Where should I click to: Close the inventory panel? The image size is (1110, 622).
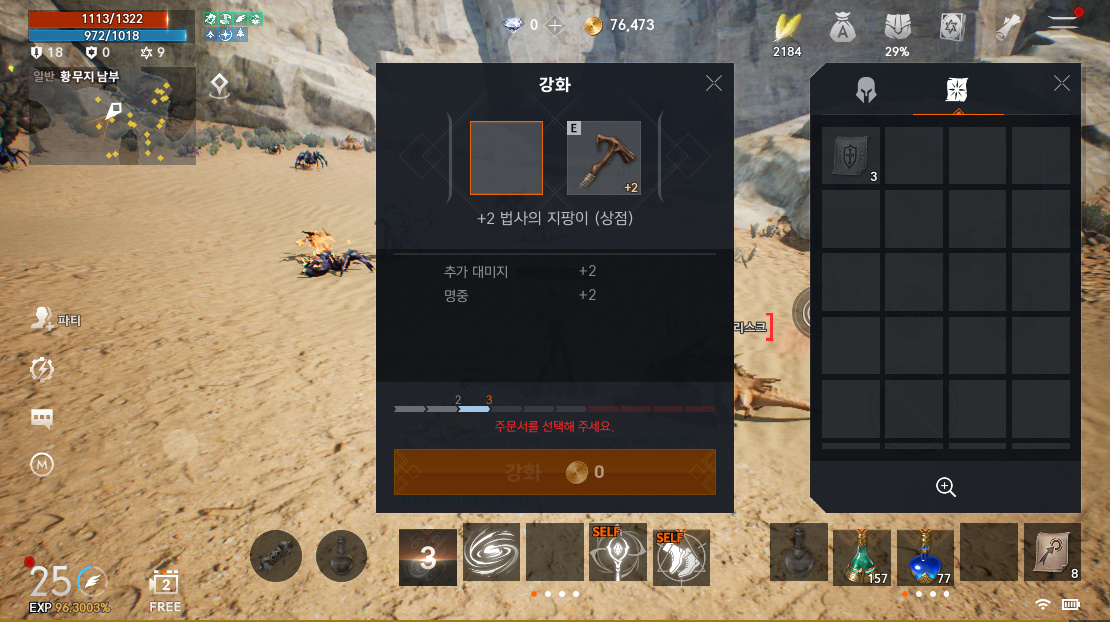pyautogui.click(x=1062, y=83)
